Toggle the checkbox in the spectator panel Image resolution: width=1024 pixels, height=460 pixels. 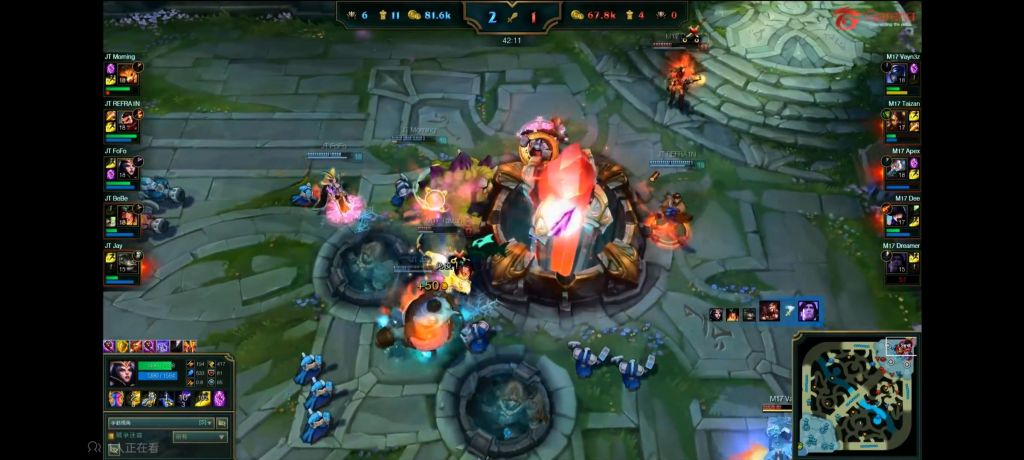(112, 436)
